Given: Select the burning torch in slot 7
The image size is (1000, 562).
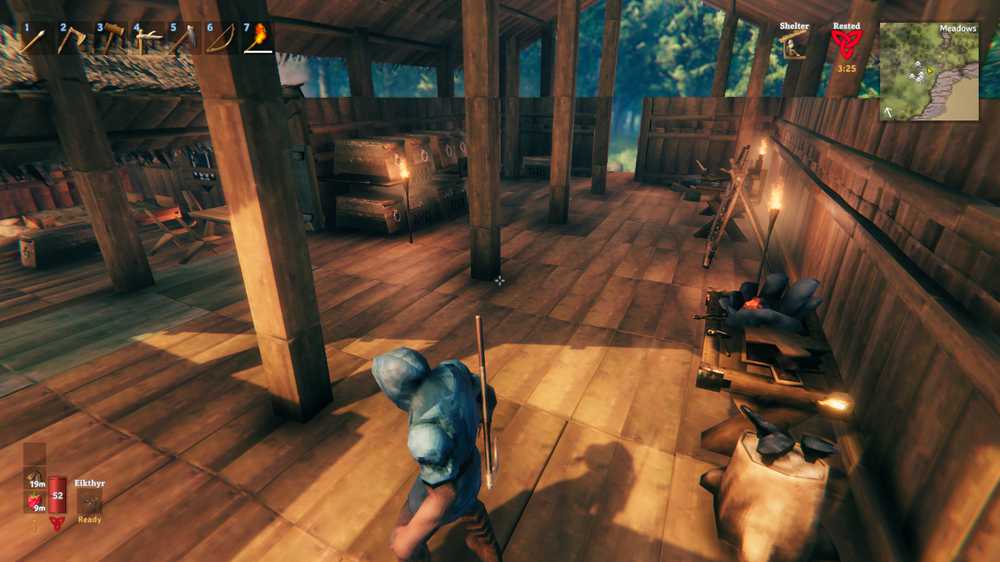Looking at the screenshot, I should (x=257, y=39).
